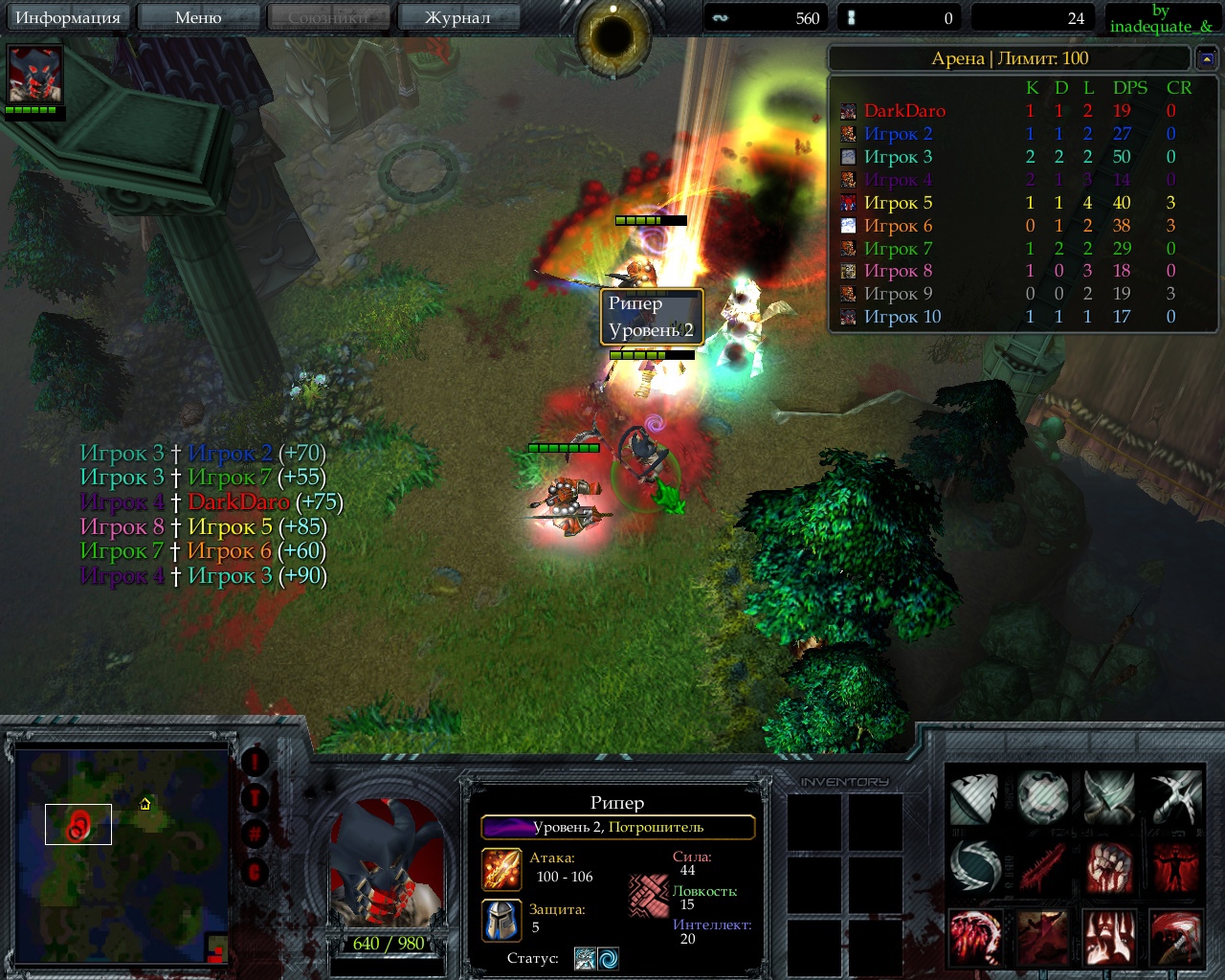Collapse the Арена scoreboard with arrow button
The width and height of the screenshot is (1225, 980).
[x=1206, y=59]
